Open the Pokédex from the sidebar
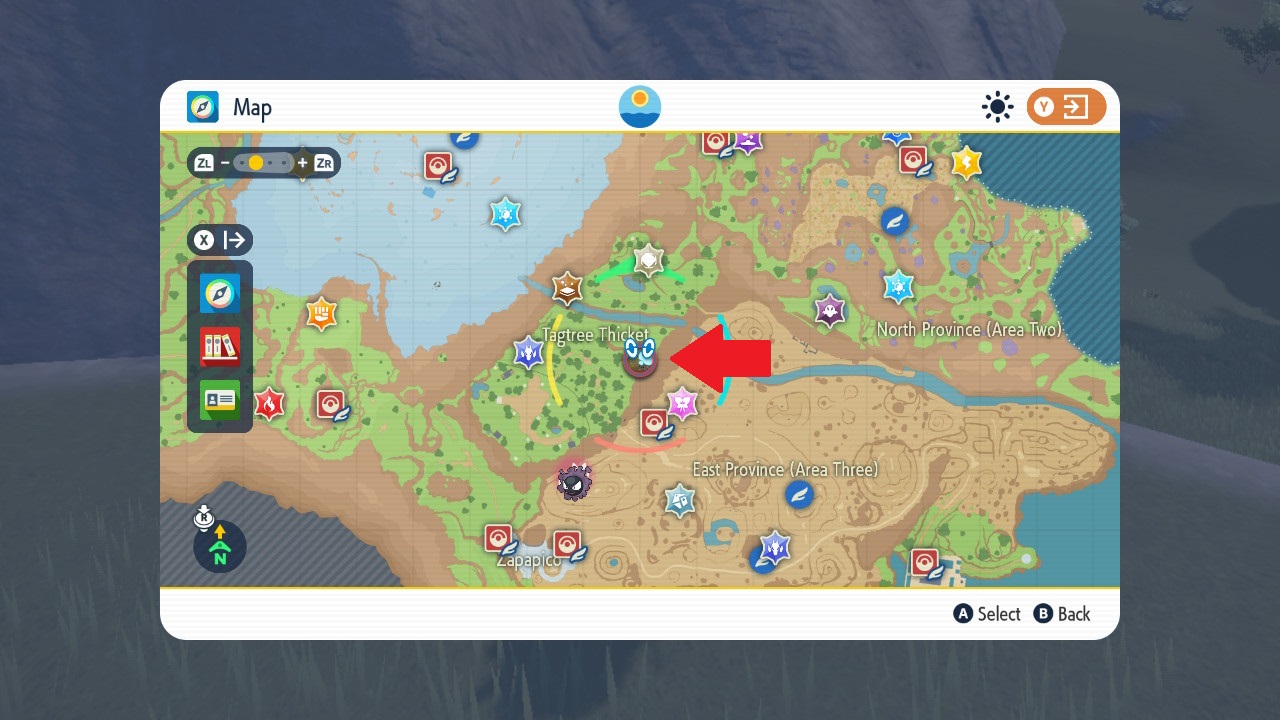Image resolution: width=1280 pixels, height=720 pixels. (x=222, y=344)
